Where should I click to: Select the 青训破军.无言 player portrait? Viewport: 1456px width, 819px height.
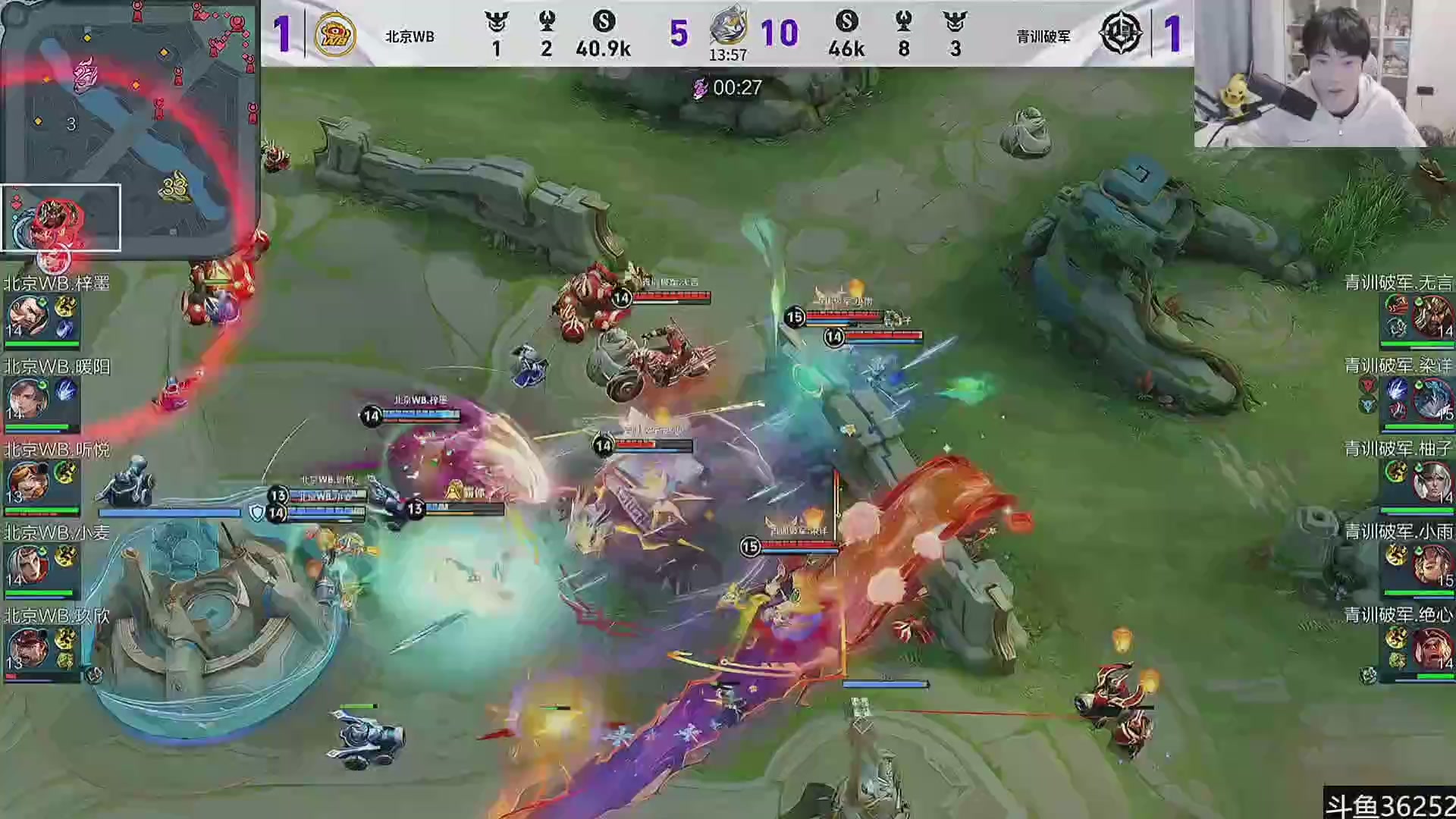click(x=1432, y=316)
